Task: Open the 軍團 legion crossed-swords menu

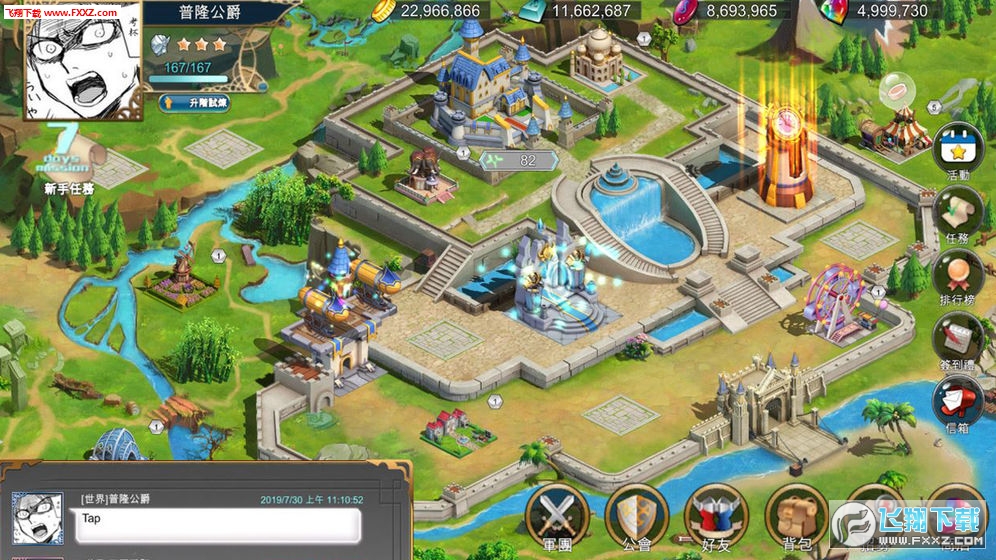Action: pos(557,515)
